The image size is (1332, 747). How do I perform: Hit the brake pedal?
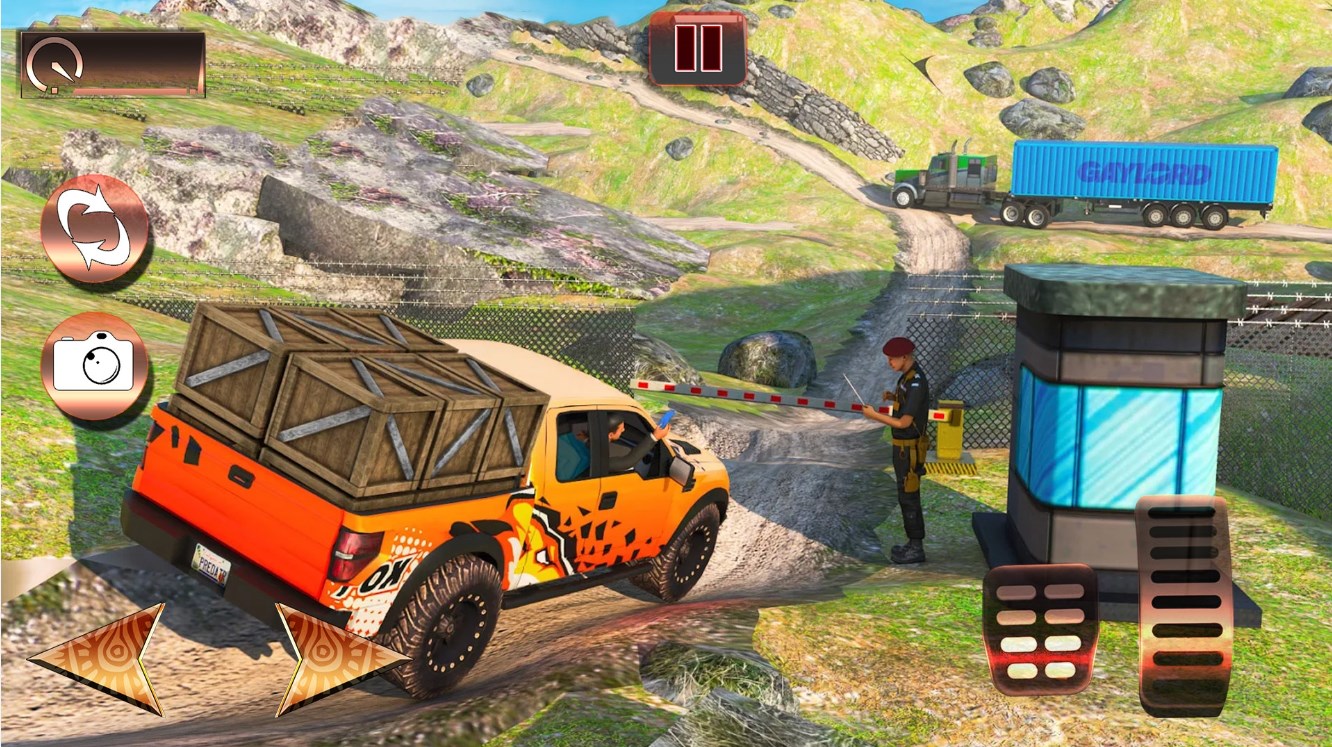tap(1040, 629)
